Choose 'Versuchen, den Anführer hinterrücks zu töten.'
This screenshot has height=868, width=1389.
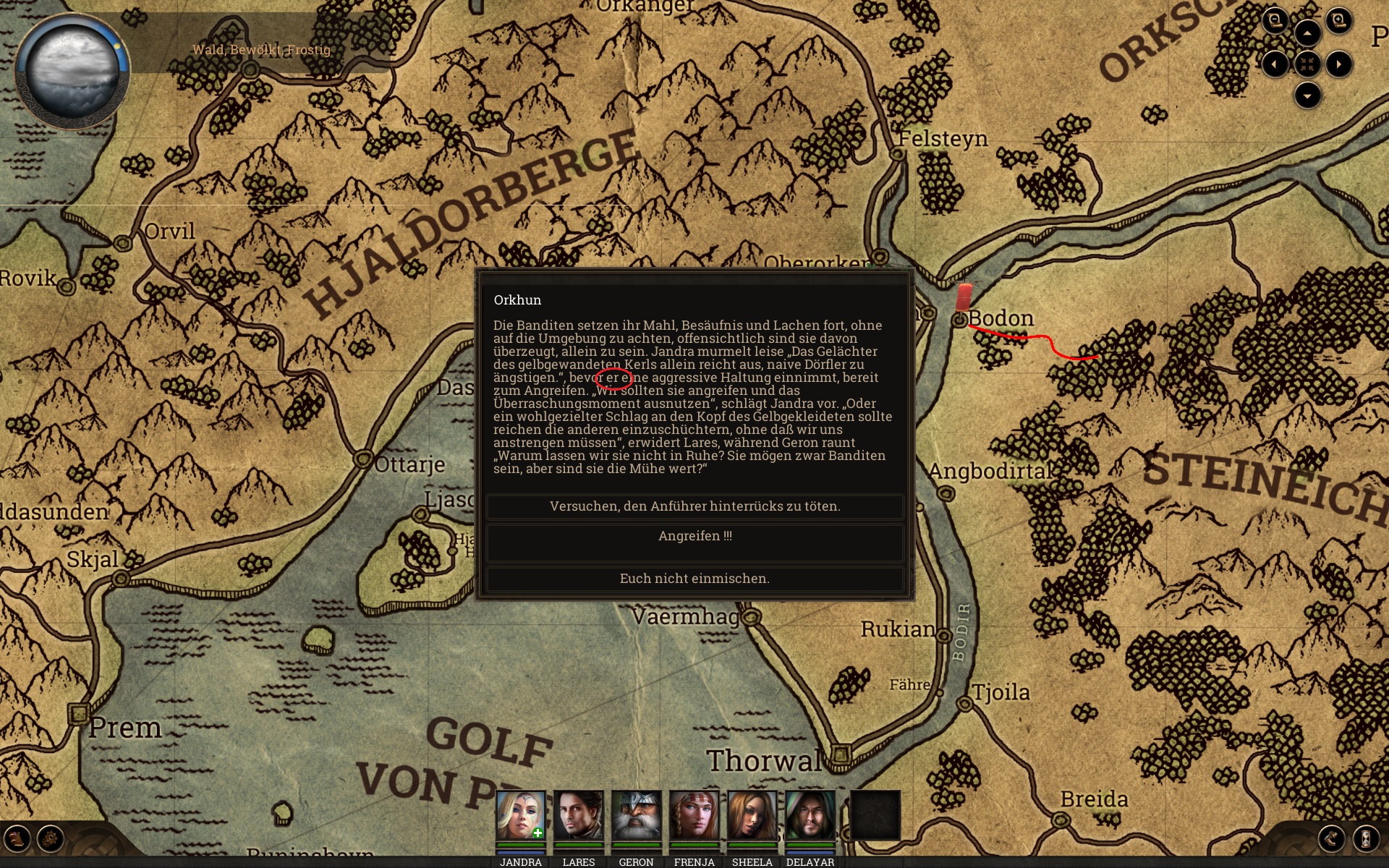694,506
